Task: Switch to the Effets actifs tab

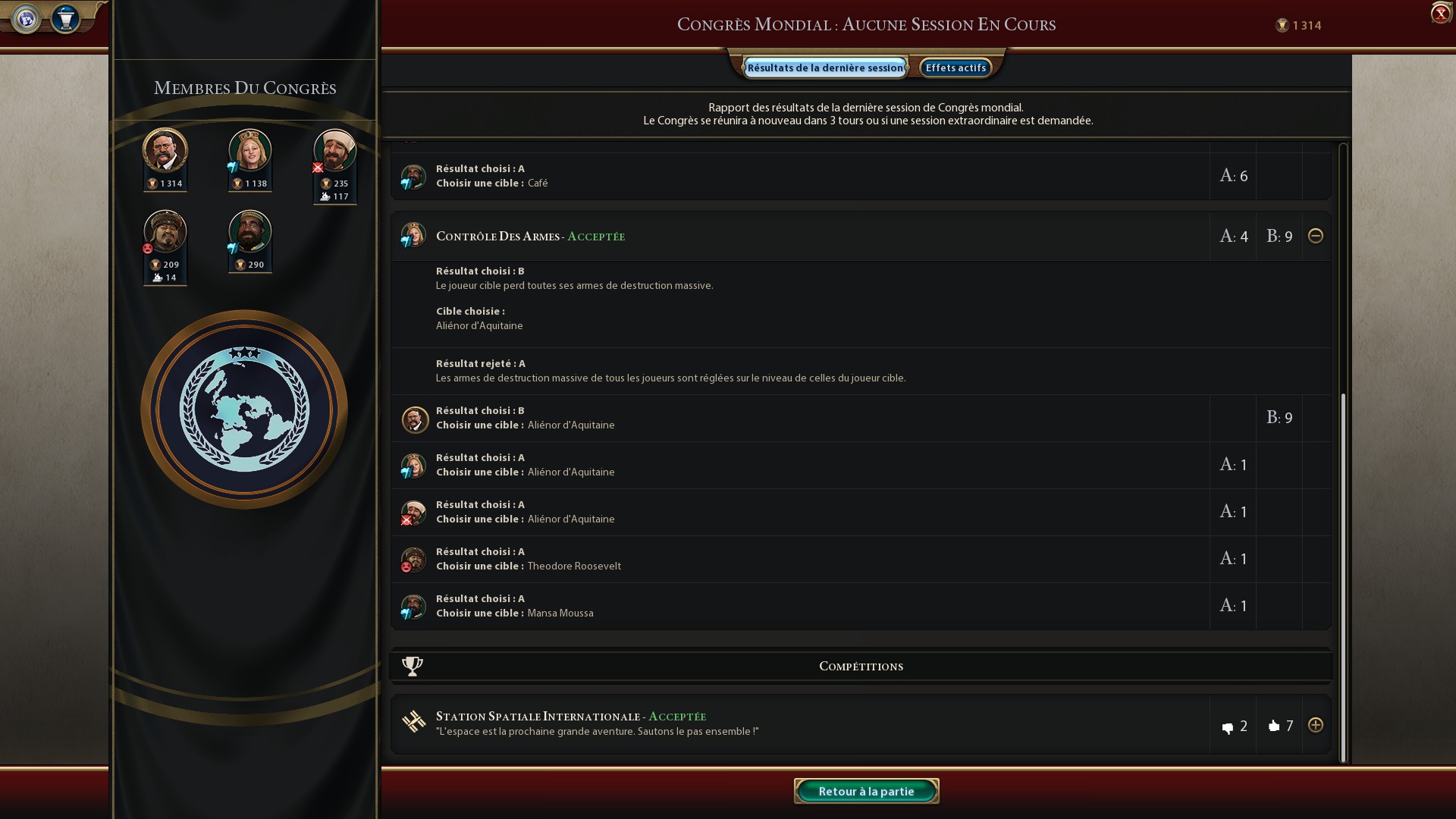Action: pos(956,67)
